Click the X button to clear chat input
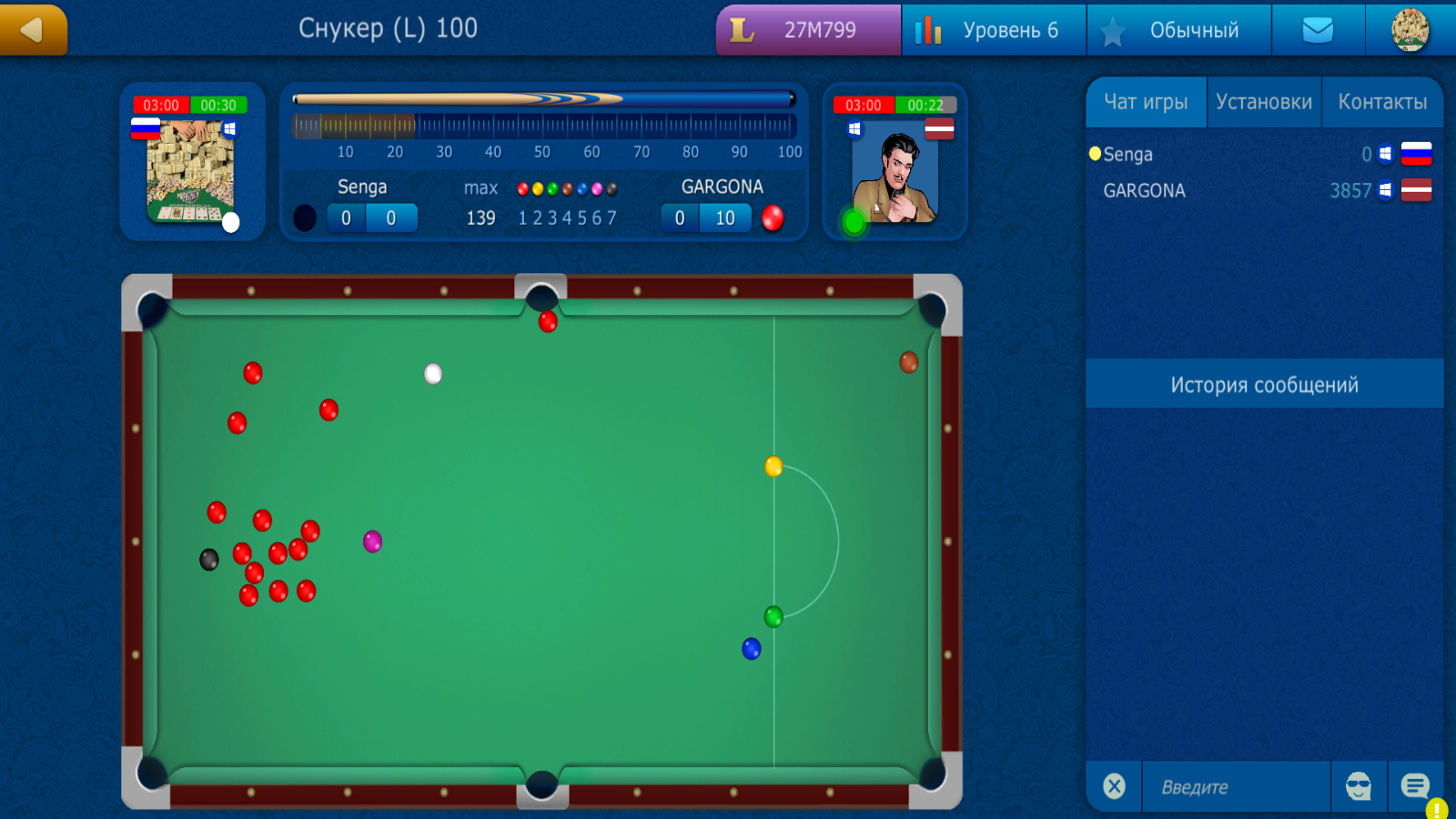 [x=1115, y=786]
